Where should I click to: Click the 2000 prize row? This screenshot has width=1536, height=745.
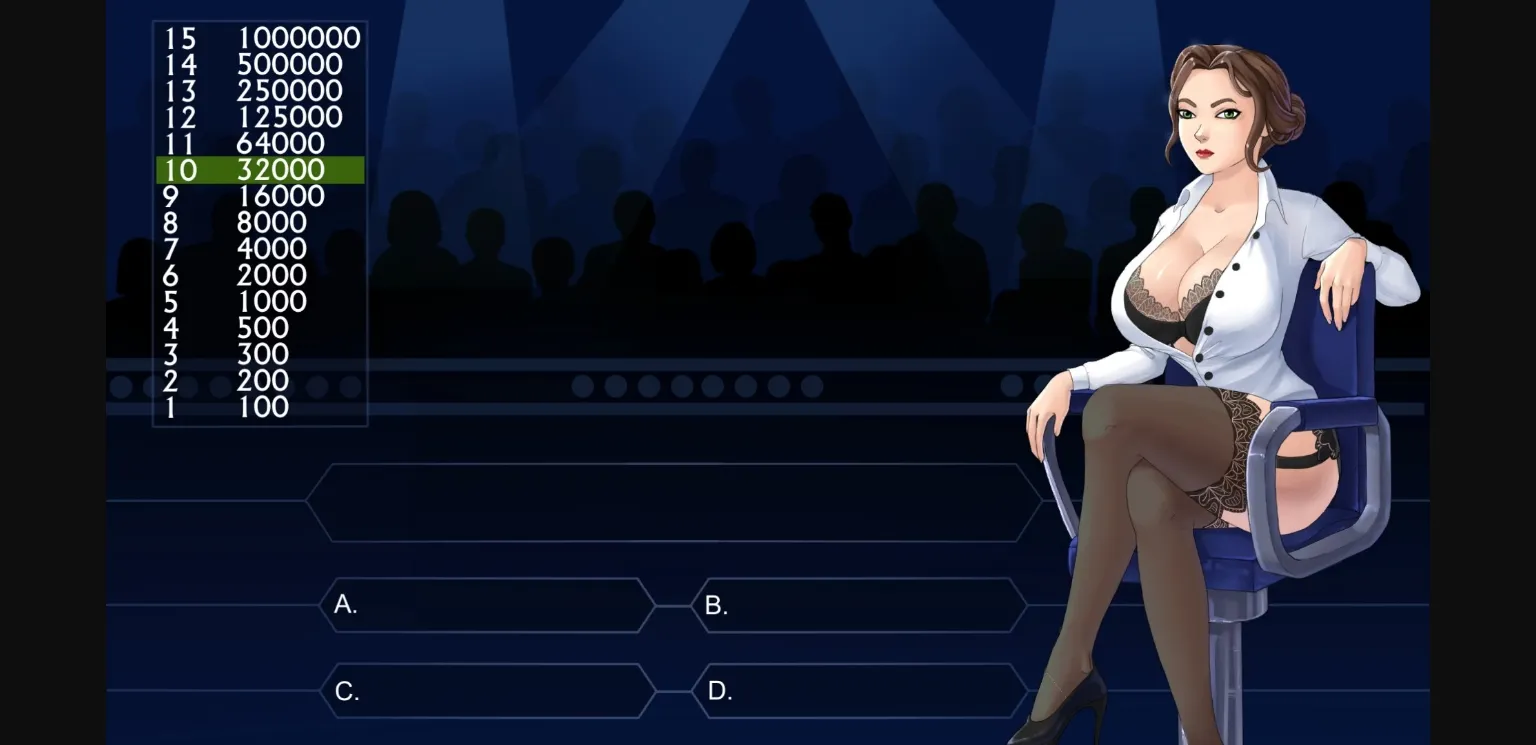258,275
